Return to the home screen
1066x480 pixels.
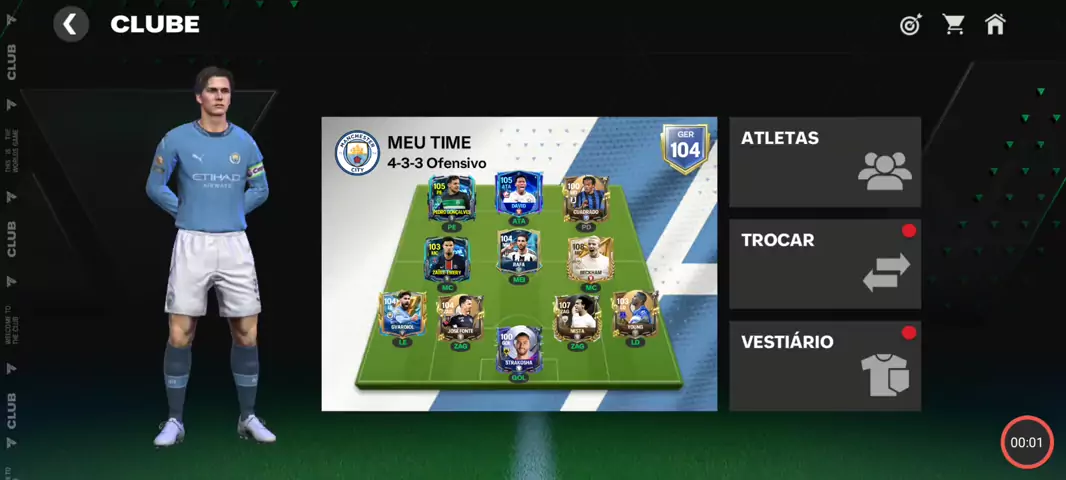point(995,25)
